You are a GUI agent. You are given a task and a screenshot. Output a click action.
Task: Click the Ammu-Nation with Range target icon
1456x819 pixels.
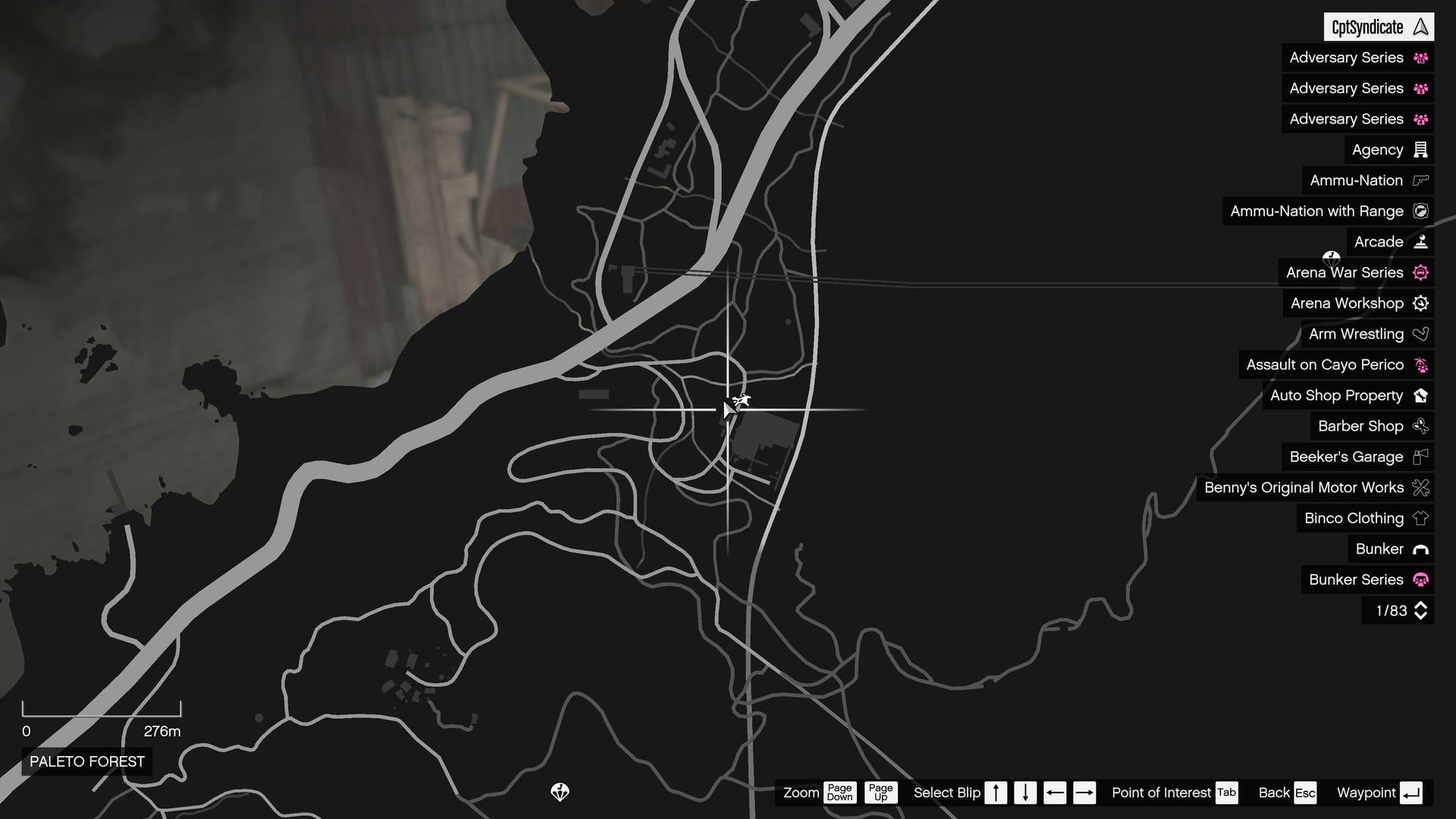coord(1420,211)
